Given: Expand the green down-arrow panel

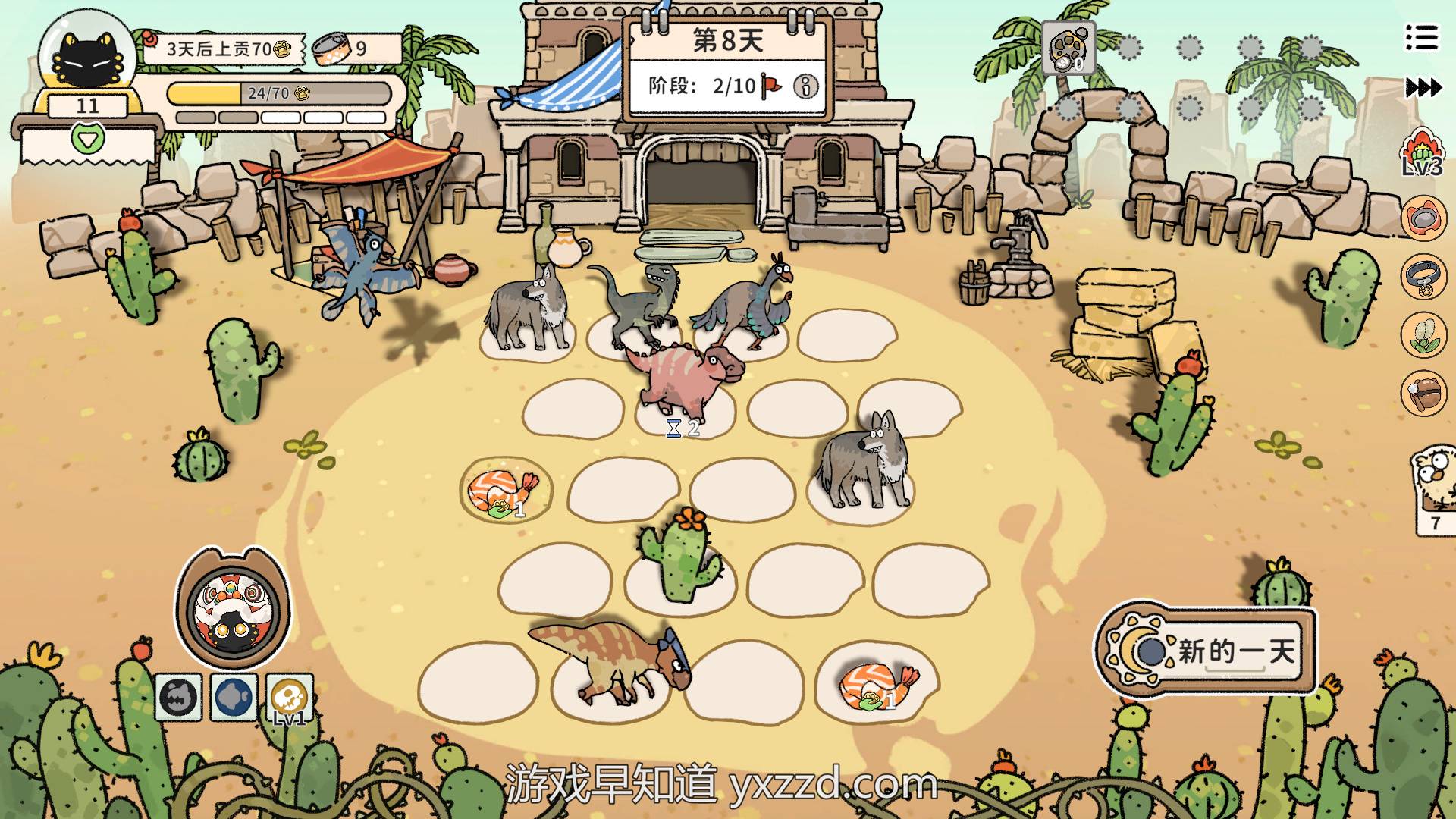Looking at the screenshot, I should (88, 138).
